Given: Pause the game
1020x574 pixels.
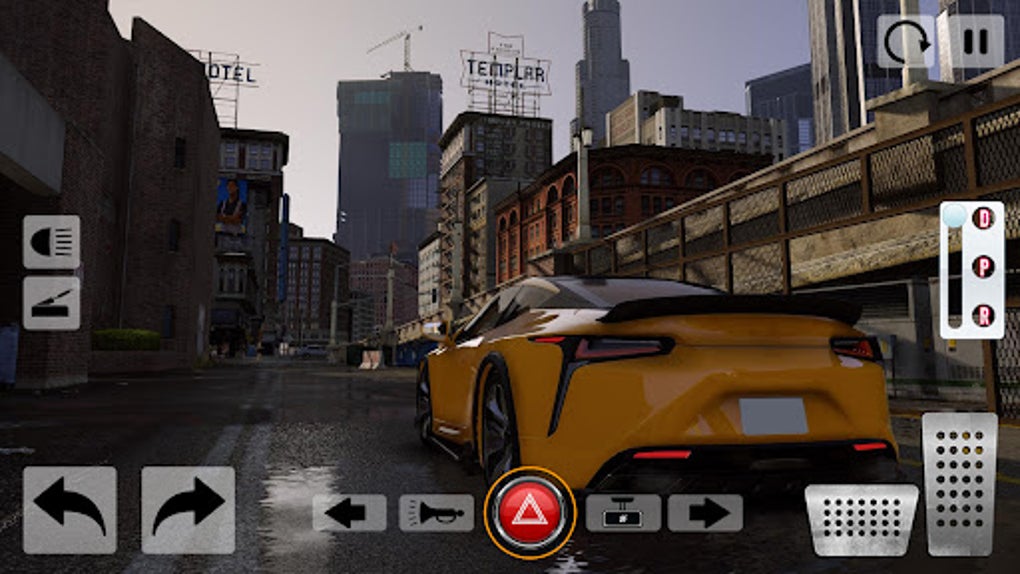Looking at the screenshot, I should [976, 41].
